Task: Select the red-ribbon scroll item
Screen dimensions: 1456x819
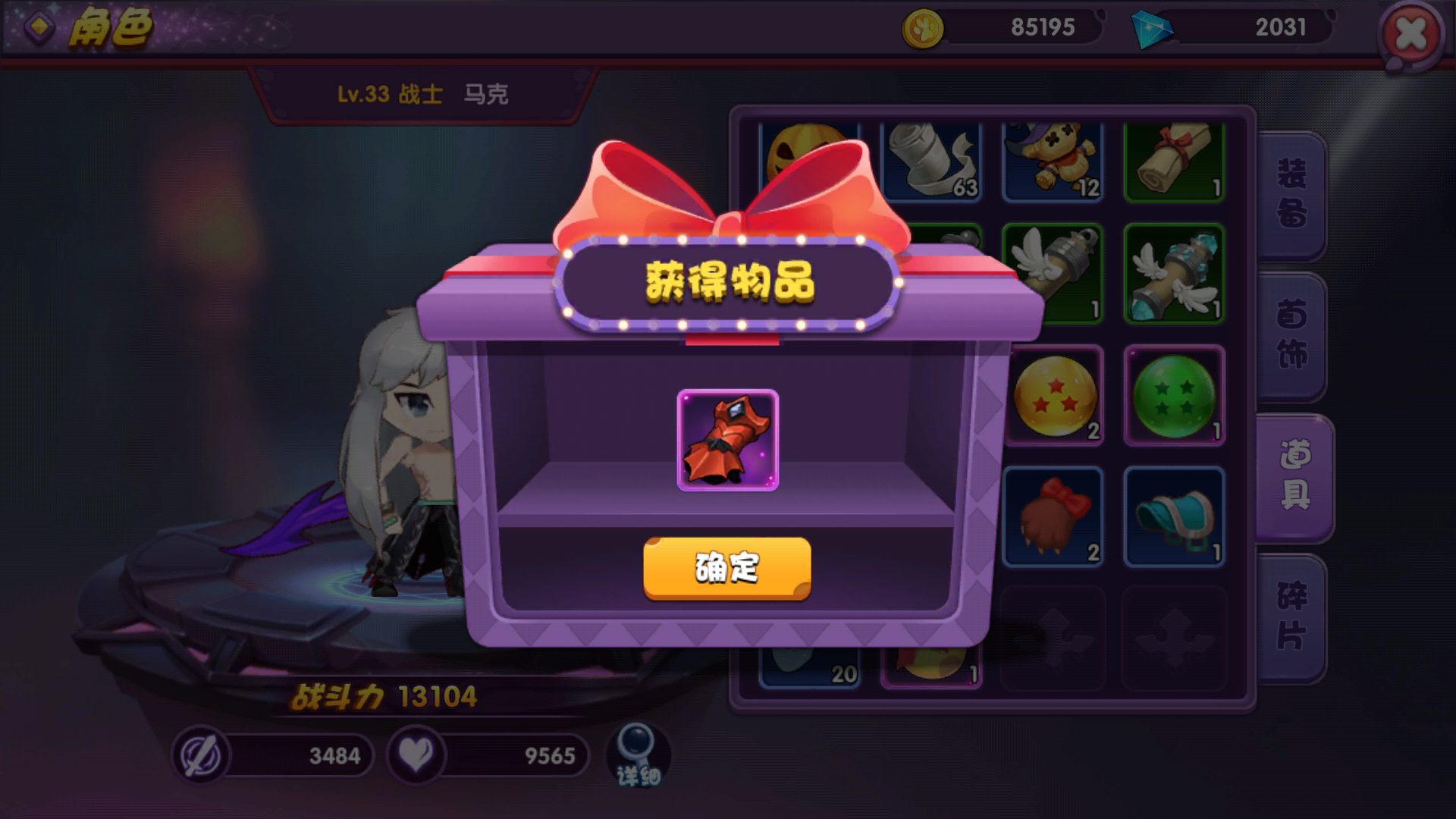Action: click(1174, 159)
